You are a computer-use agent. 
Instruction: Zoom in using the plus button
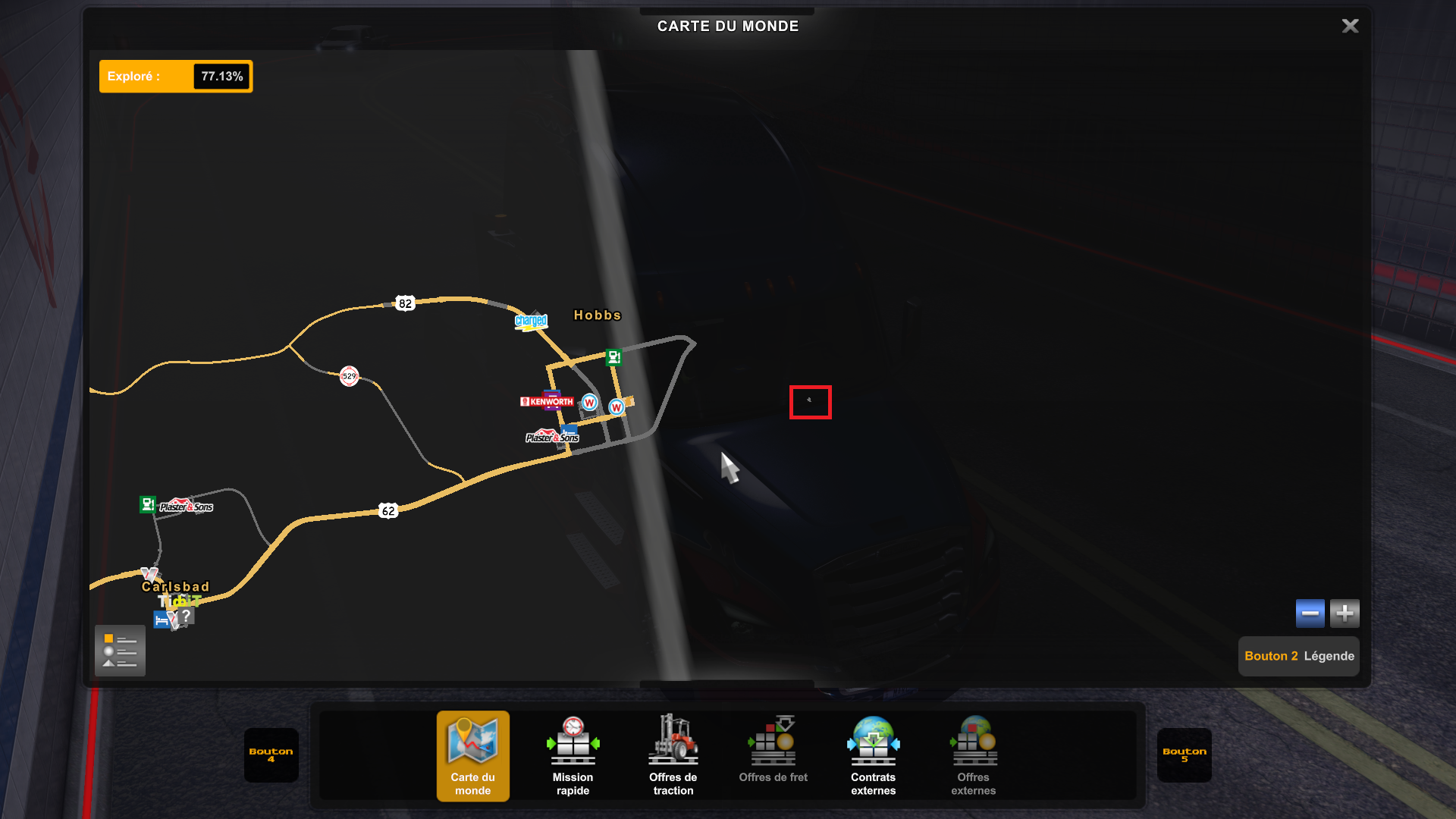(1345, 613)
